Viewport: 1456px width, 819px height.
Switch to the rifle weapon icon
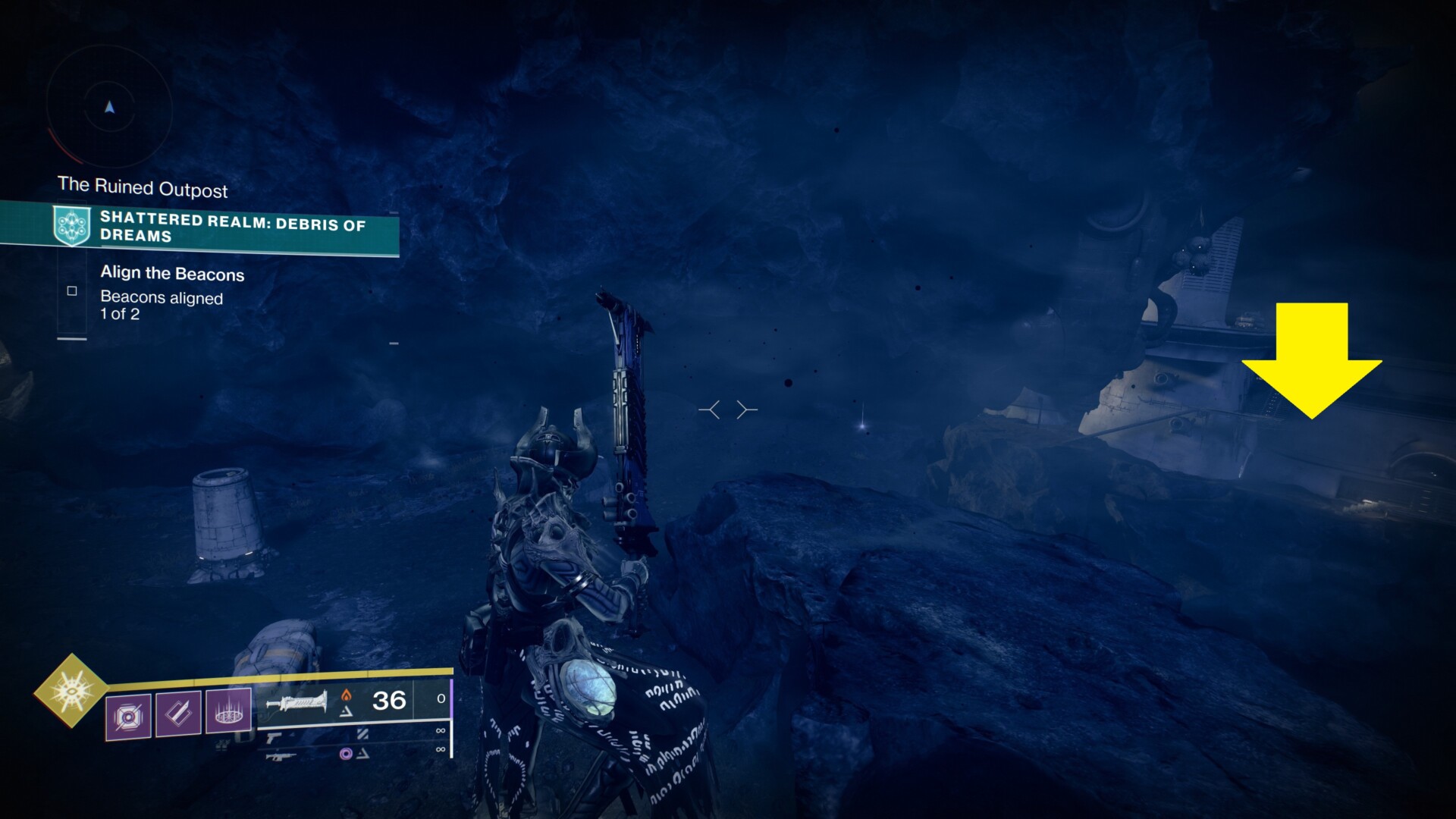[x=280, y=755]
